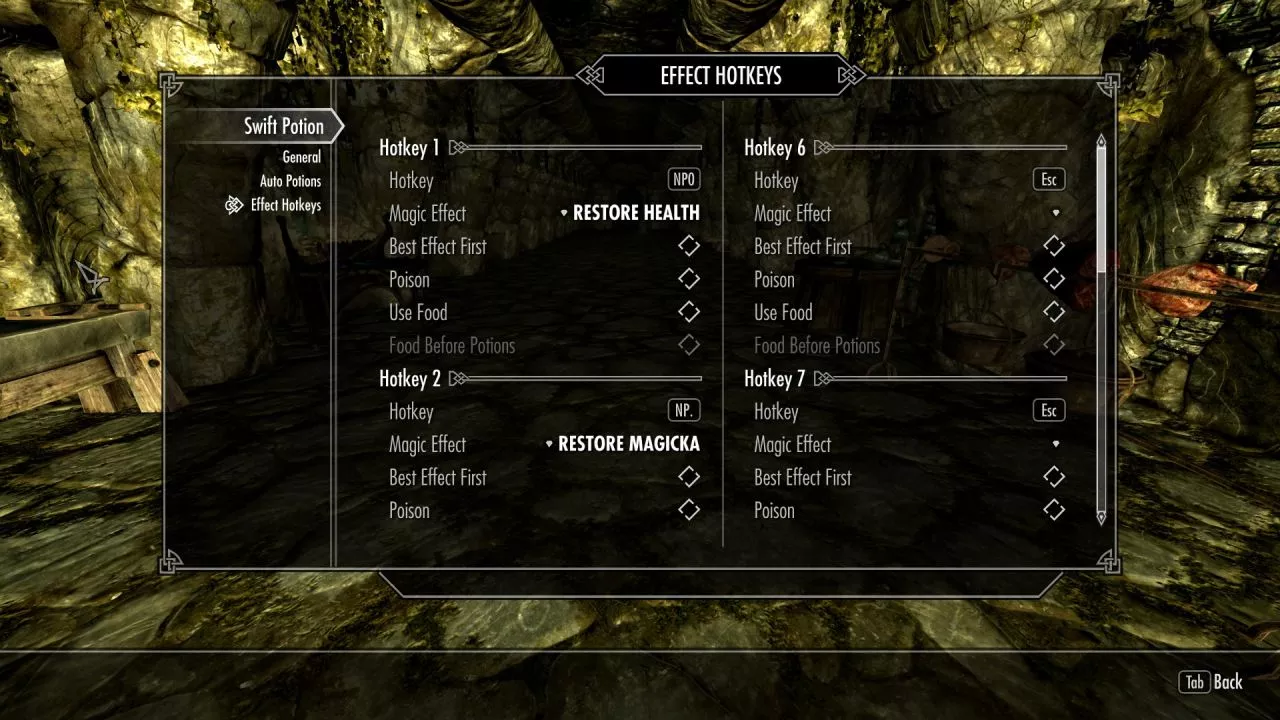Enable Poison option under Hotkey 7
Screen dimensions: 1280x720
tap(1054, 510)
